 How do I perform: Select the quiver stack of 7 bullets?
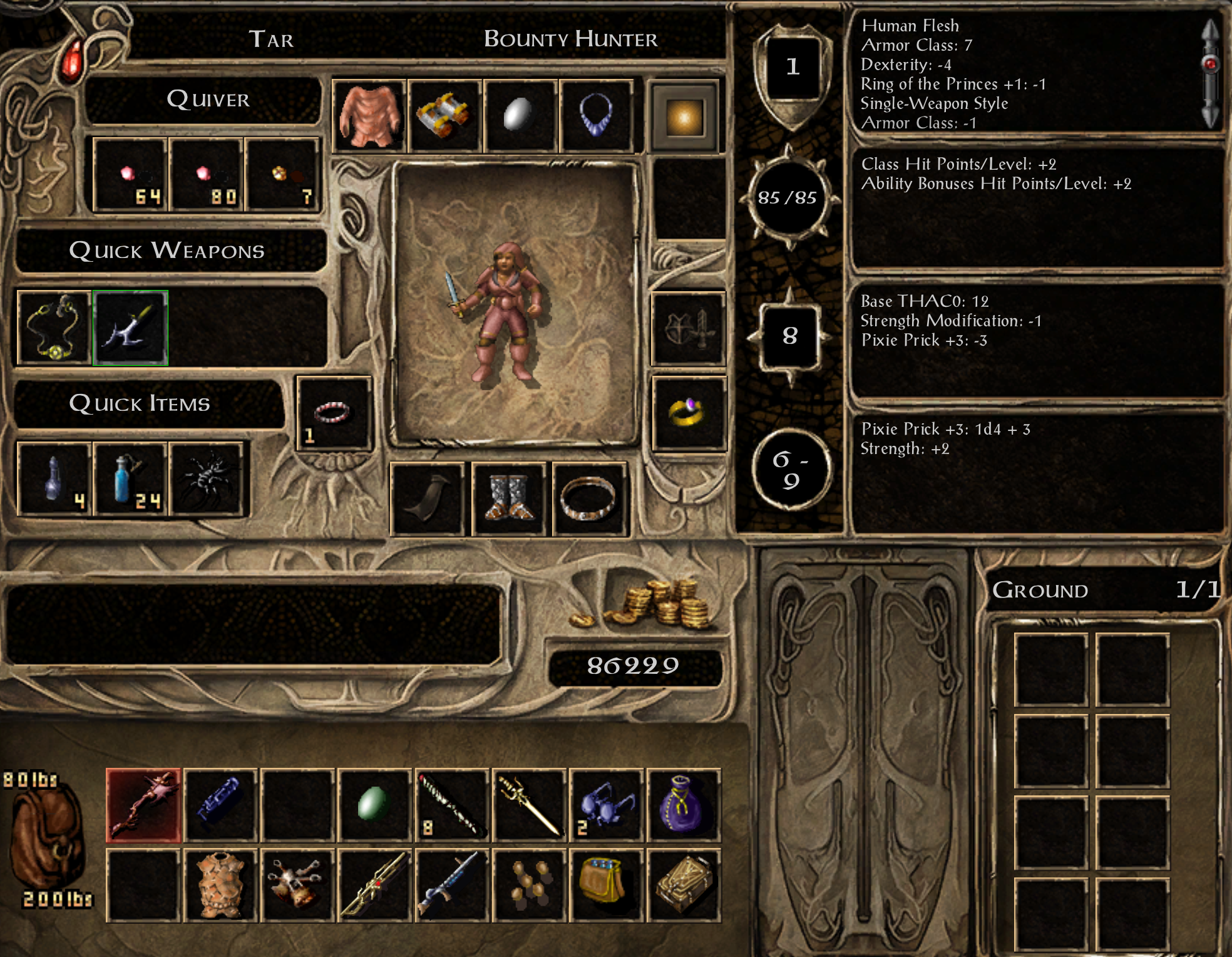(283, 175)
